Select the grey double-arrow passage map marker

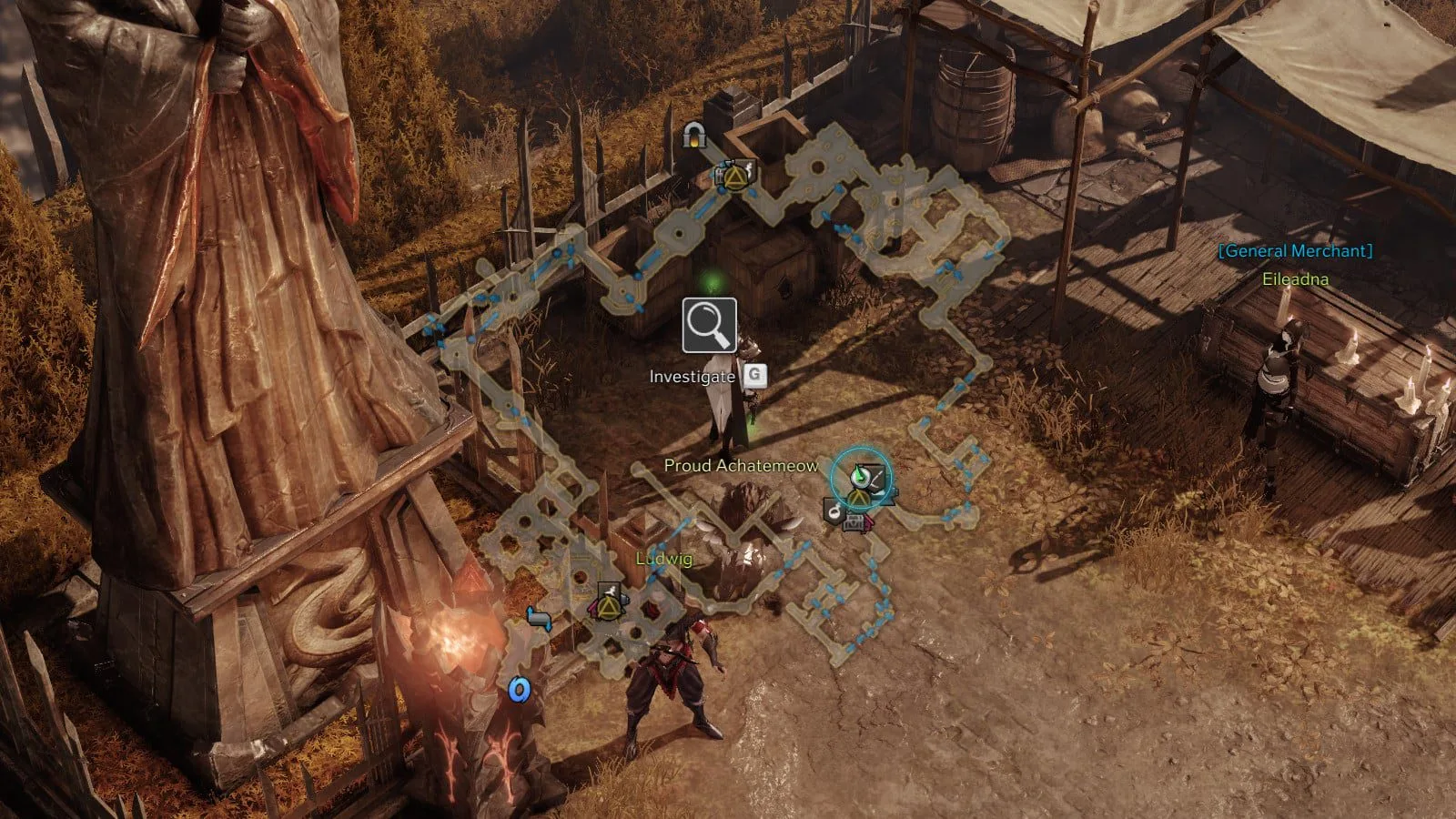(x=539, y=620)
